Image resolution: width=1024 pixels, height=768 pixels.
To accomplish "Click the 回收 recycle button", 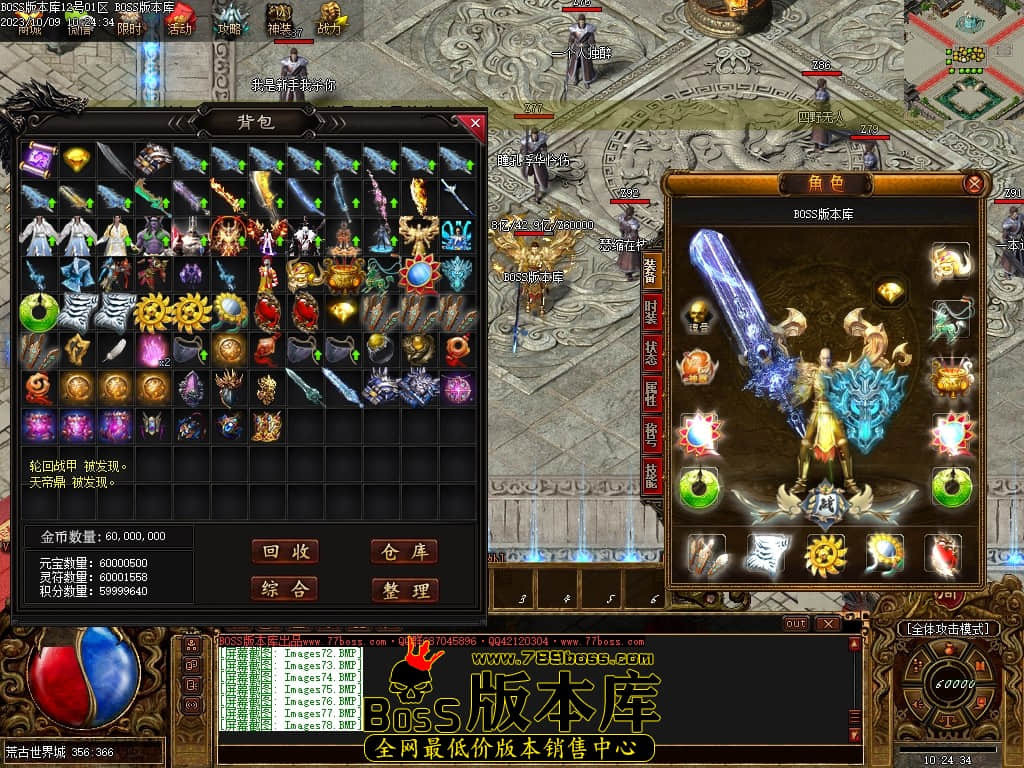I will (x=285, y=552).
